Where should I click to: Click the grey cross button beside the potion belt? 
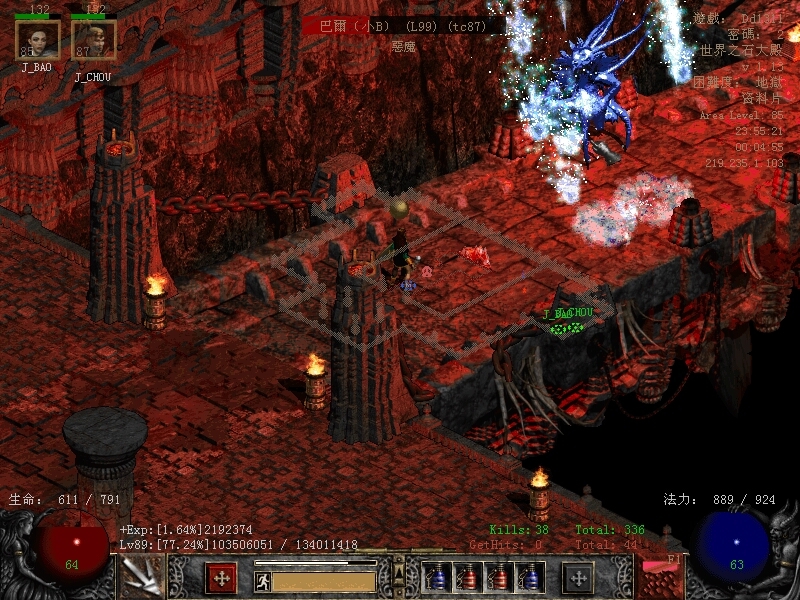tap(578, 578)
